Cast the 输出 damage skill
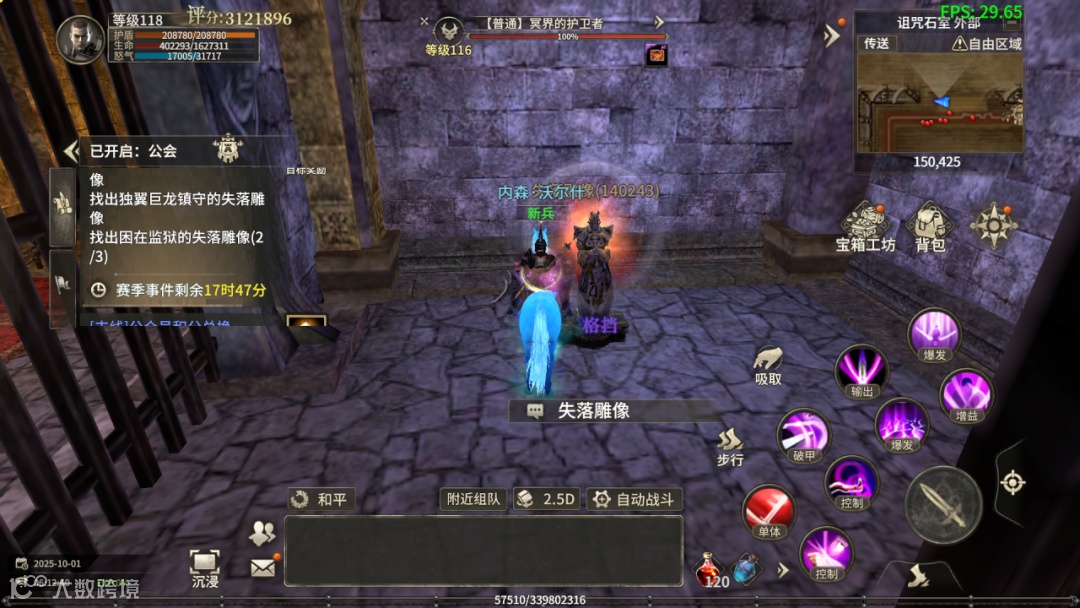1080x608 pixels. pos(862,372)
